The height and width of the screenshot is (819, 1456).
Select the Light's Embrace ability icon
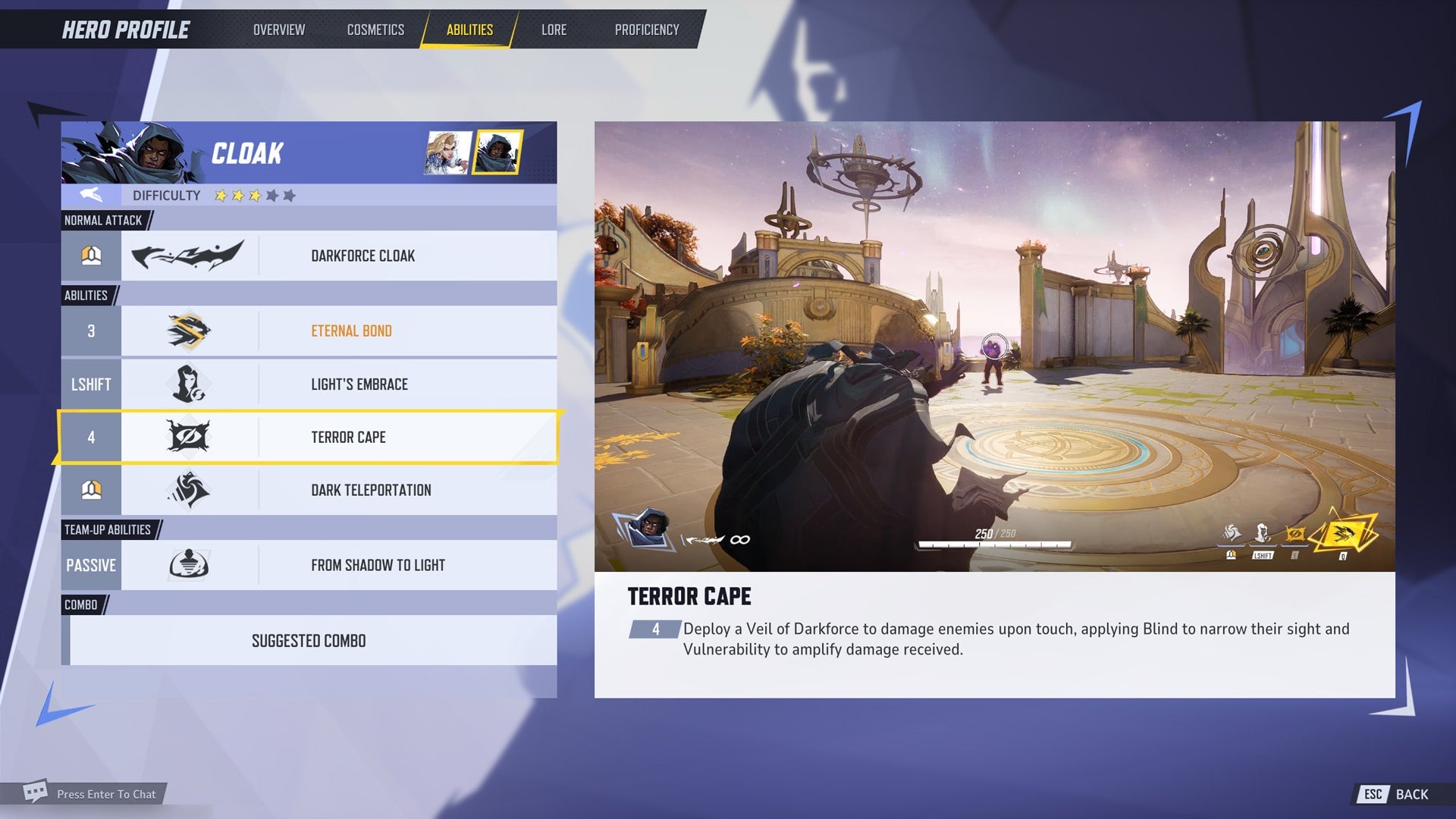[188, 384]
